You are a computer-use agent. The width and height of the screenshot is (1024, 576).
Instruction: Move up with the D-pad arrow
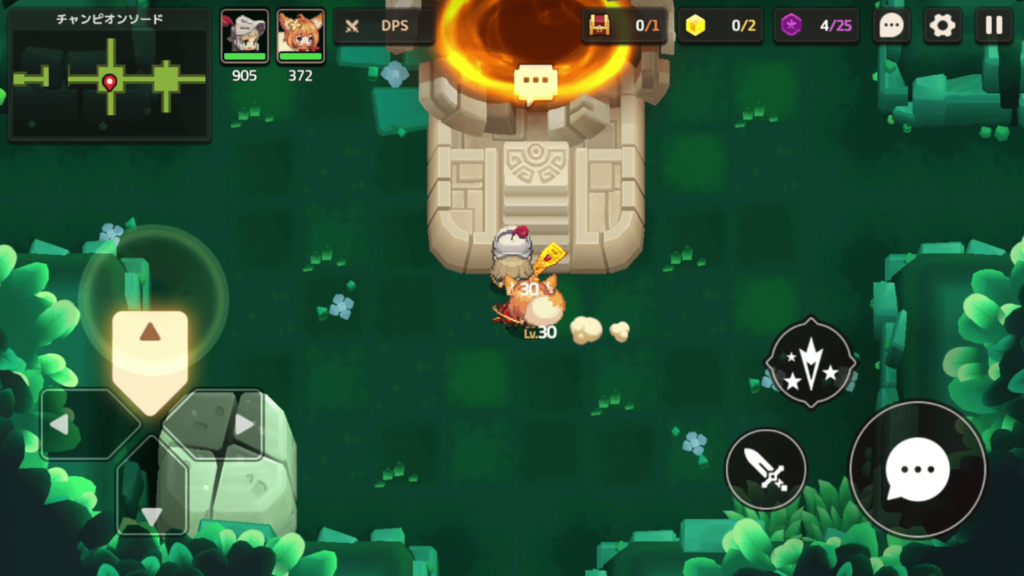click(x=149, y=345)
